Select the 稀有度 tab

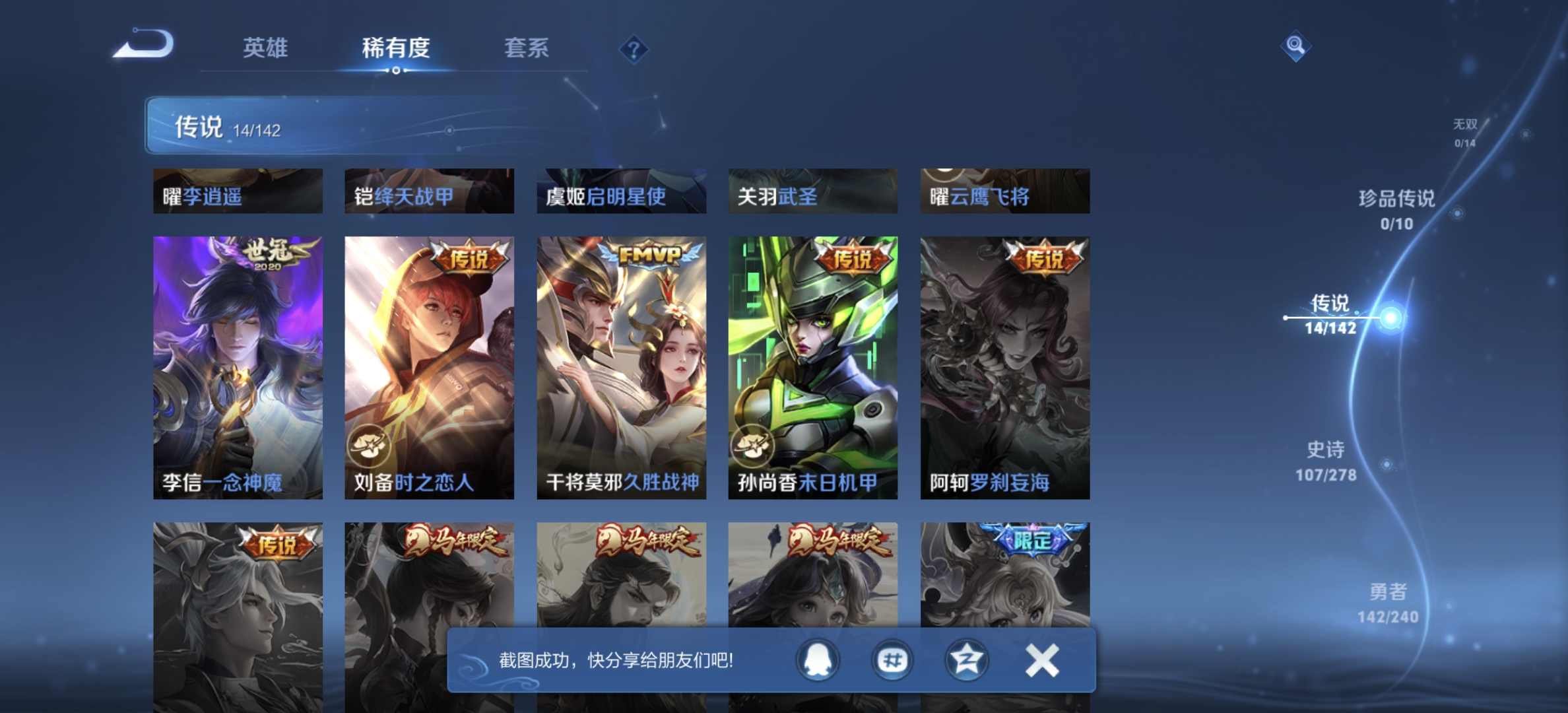396,49
